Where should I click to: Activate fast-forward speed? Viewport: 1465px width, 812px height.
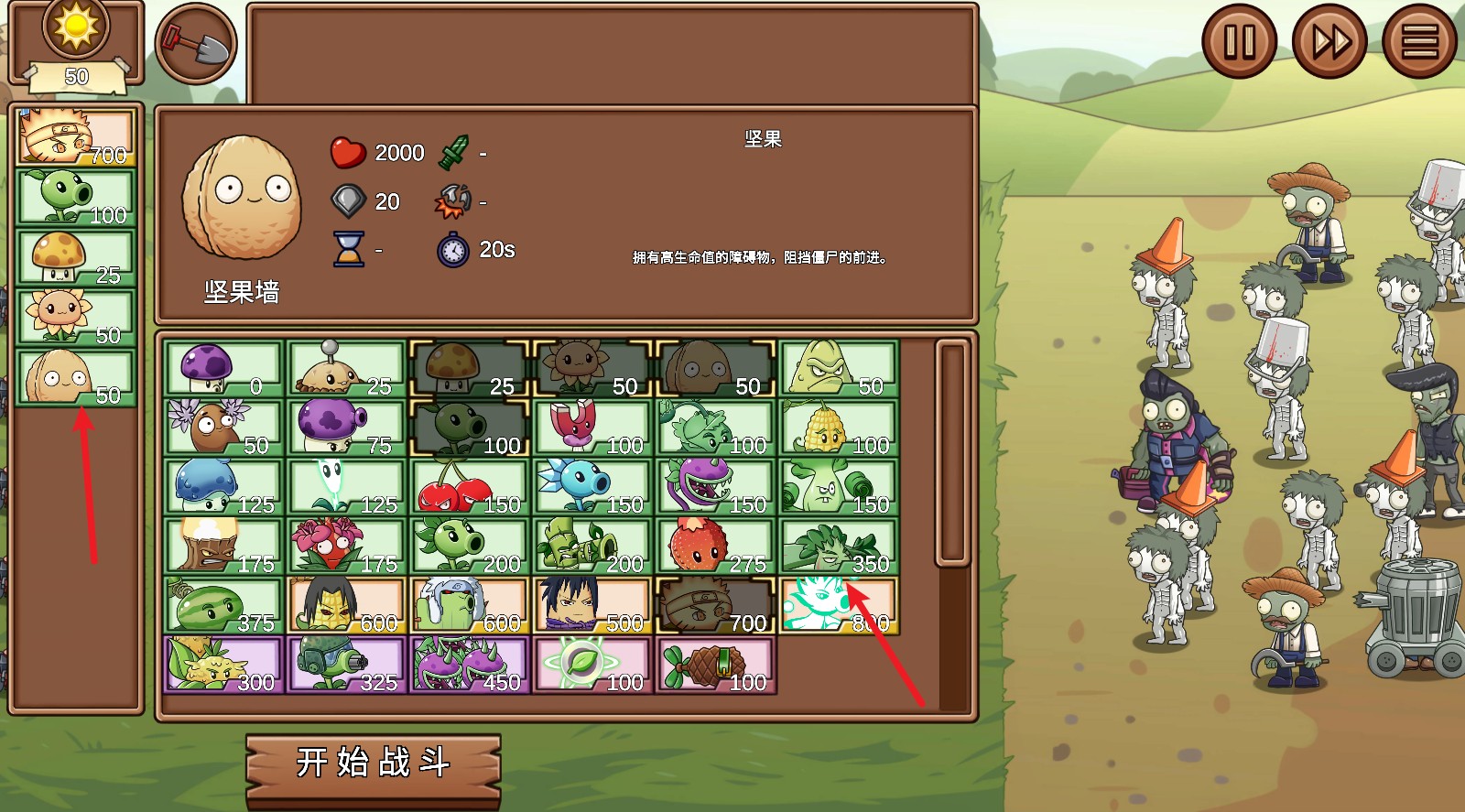1329,40
